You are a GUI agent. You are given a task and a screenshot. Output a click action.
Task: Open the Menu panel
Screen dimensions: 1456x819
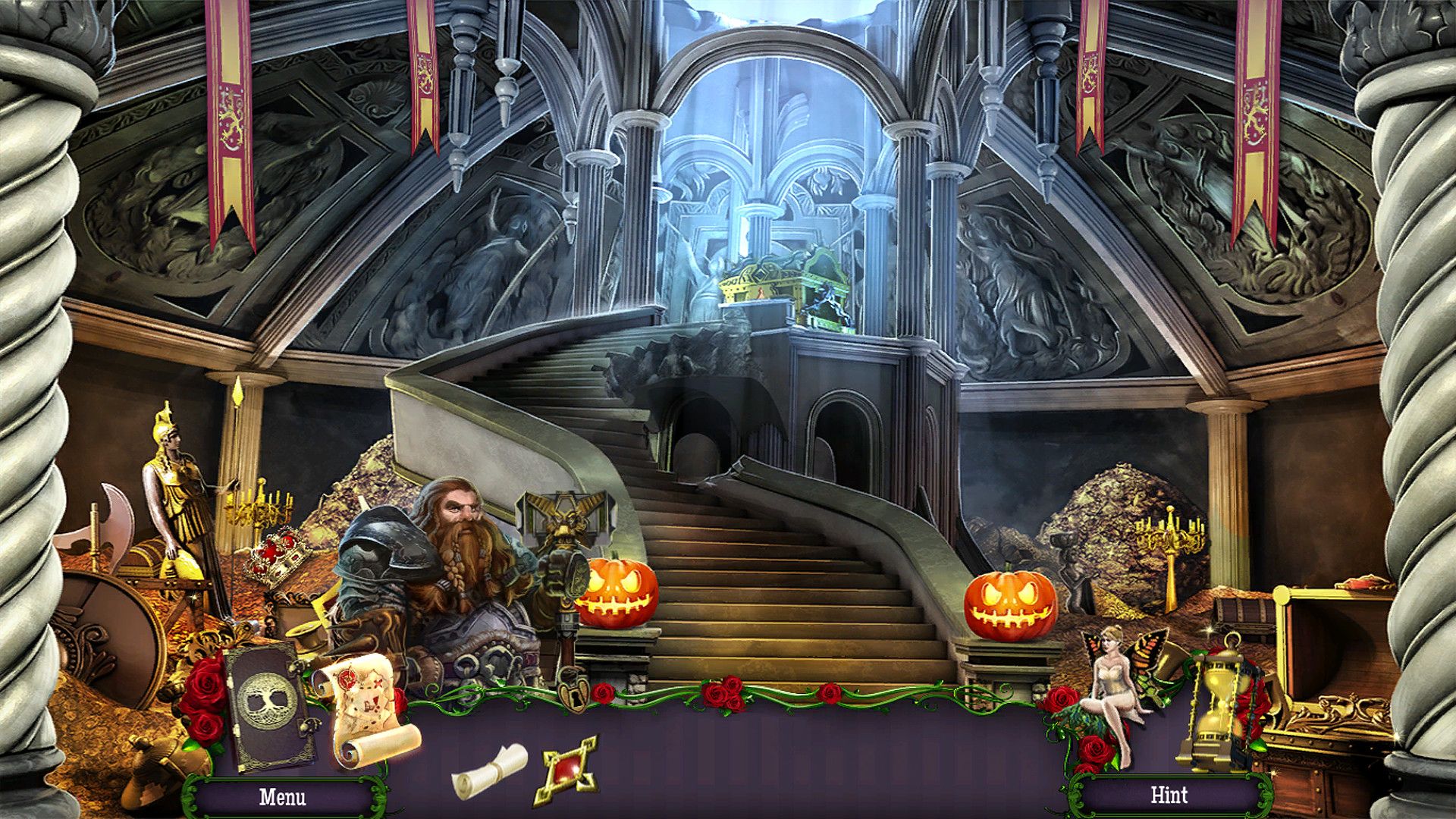(x=284, y=796)
